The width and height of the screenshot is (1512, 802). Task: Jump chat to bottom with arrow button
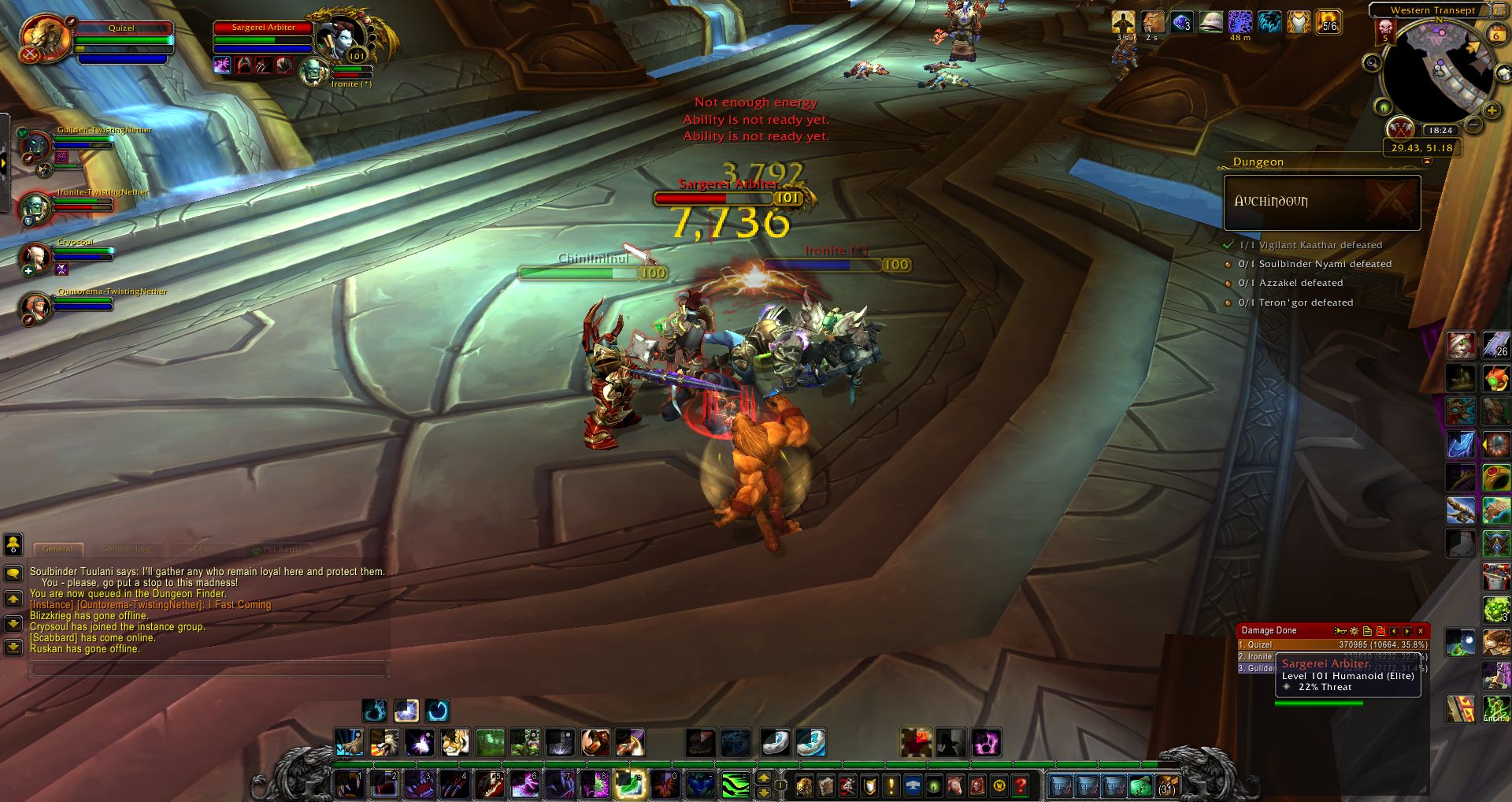pyautogui.click(x=13, y=648)
